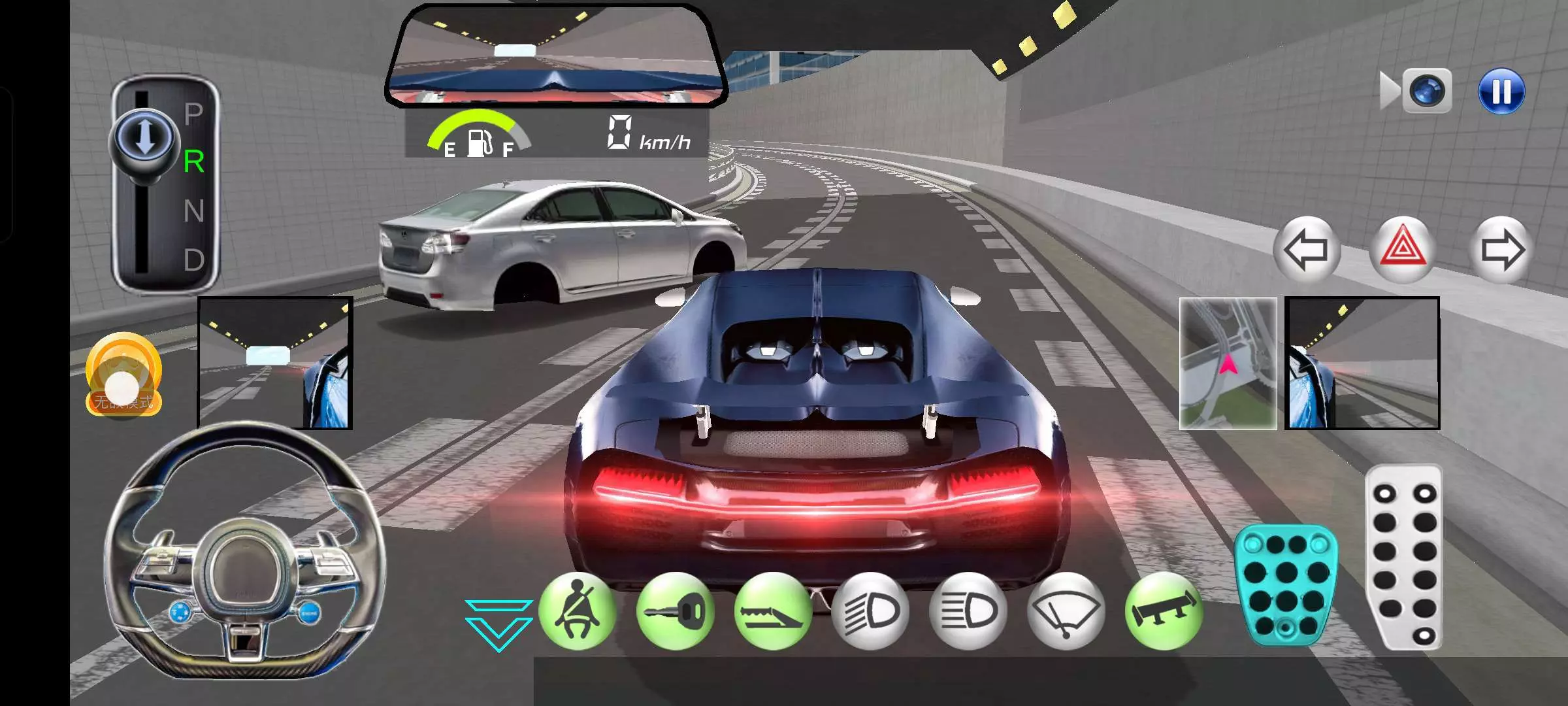1568x706 pixels.
Task: Activate the windshield wiper button
Action: pyautogui.click(x=1066, y=611)
